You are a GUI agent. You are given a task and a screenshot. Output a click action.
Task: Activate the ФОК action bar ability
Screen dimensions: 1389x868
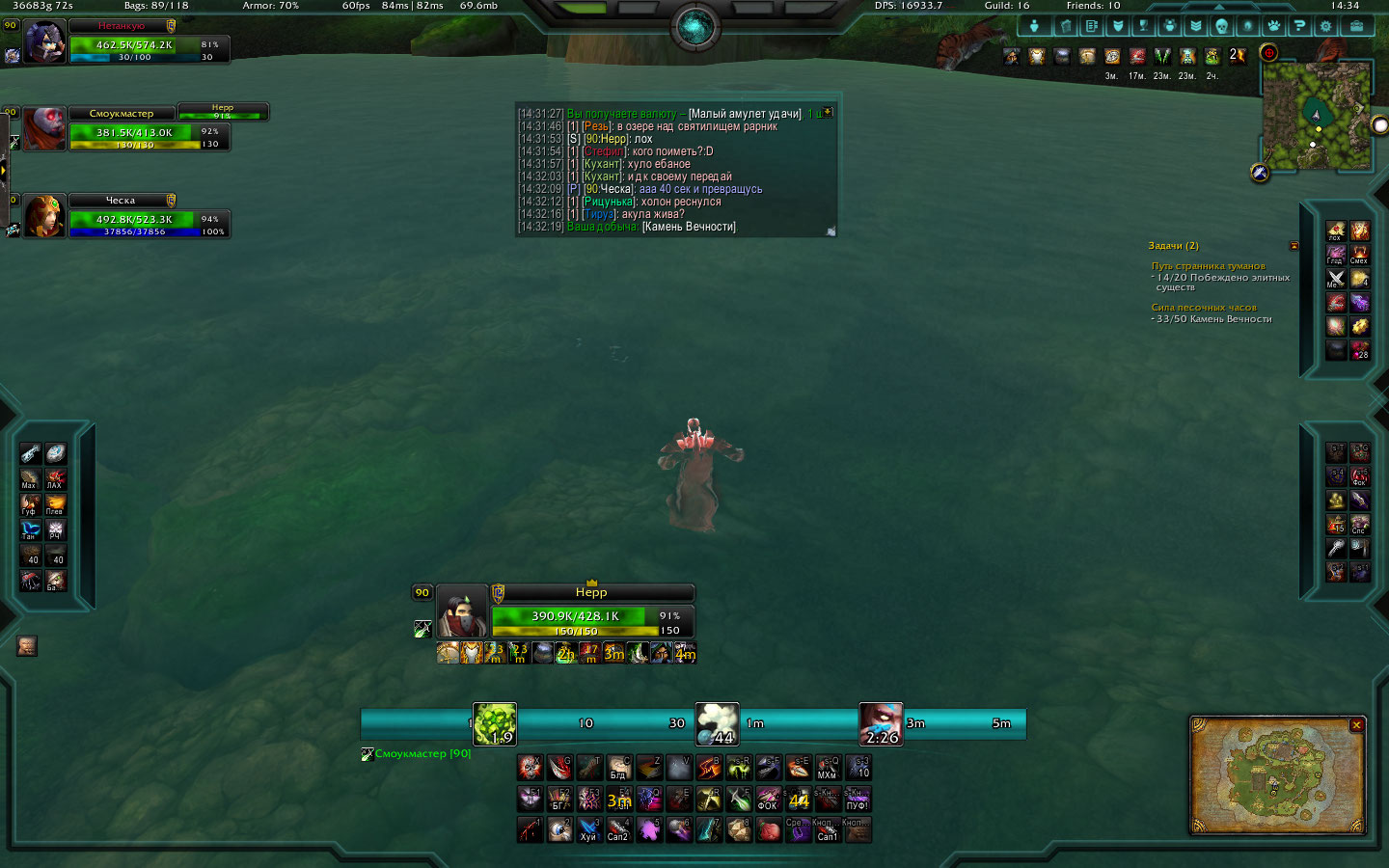768,800
